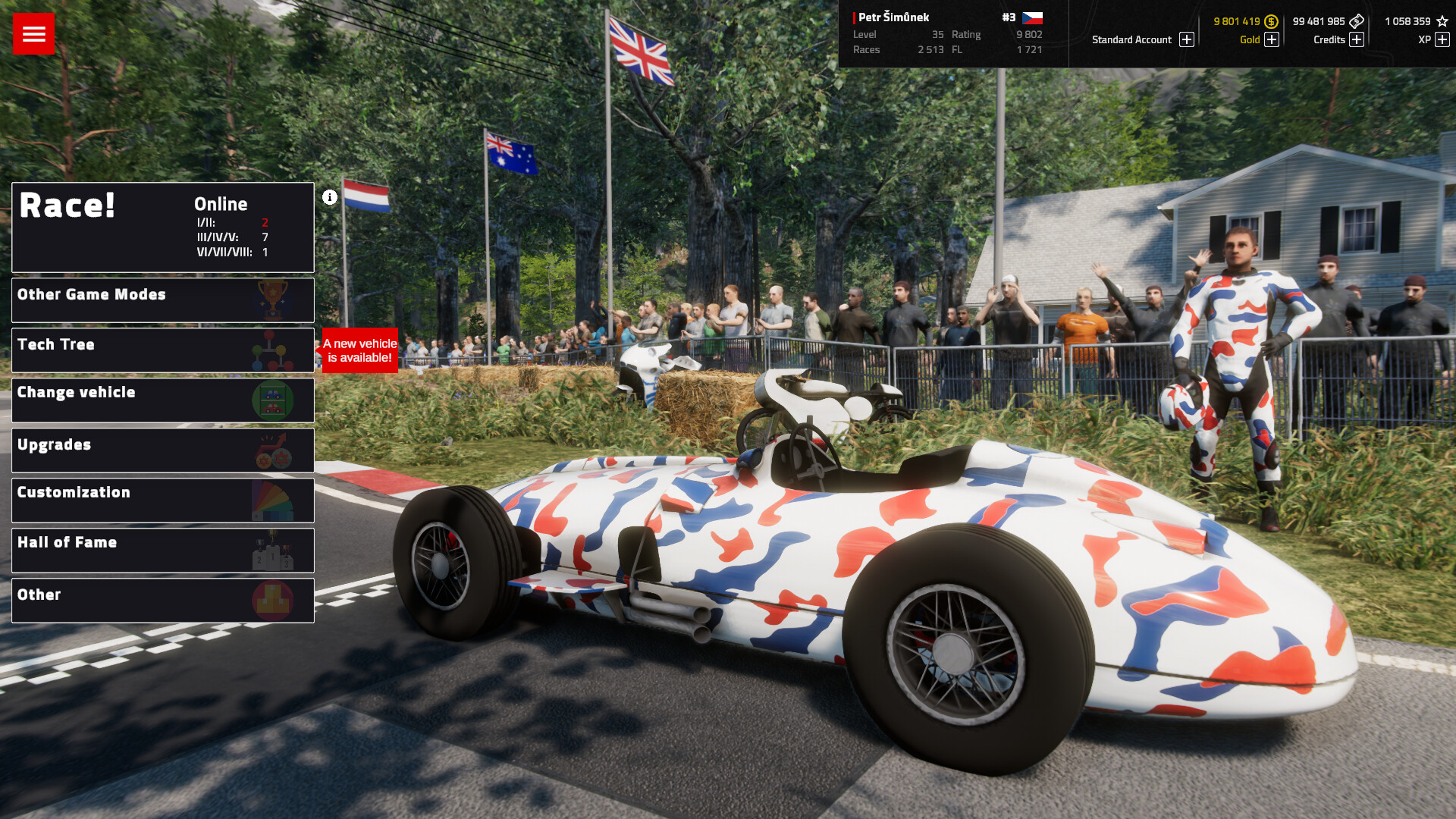
Task: Add more Gold with plus button
Action: [x=1272, y=39]
